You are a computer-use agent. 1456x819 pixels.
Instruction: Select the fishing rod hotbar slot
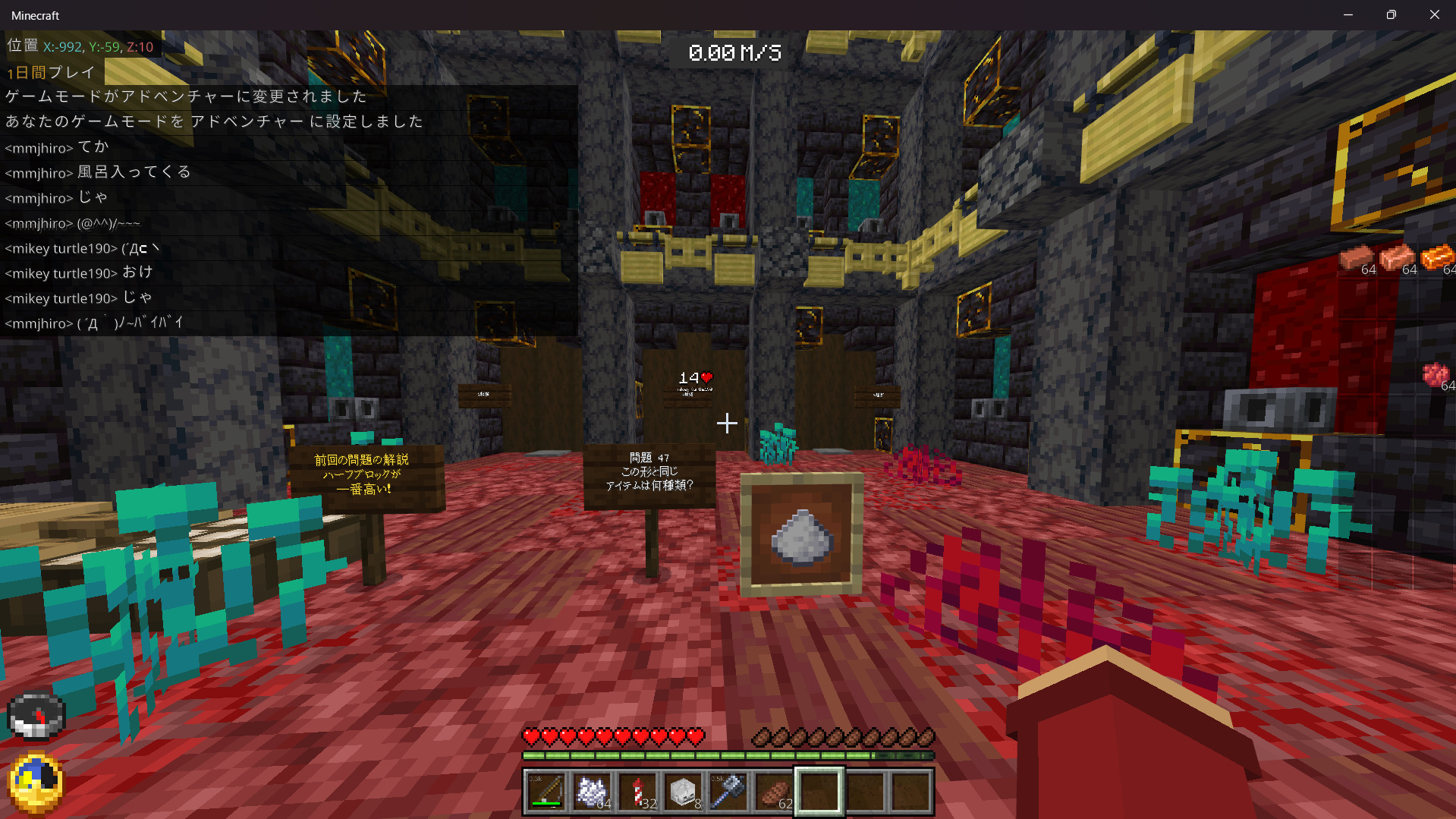[546, 792]
